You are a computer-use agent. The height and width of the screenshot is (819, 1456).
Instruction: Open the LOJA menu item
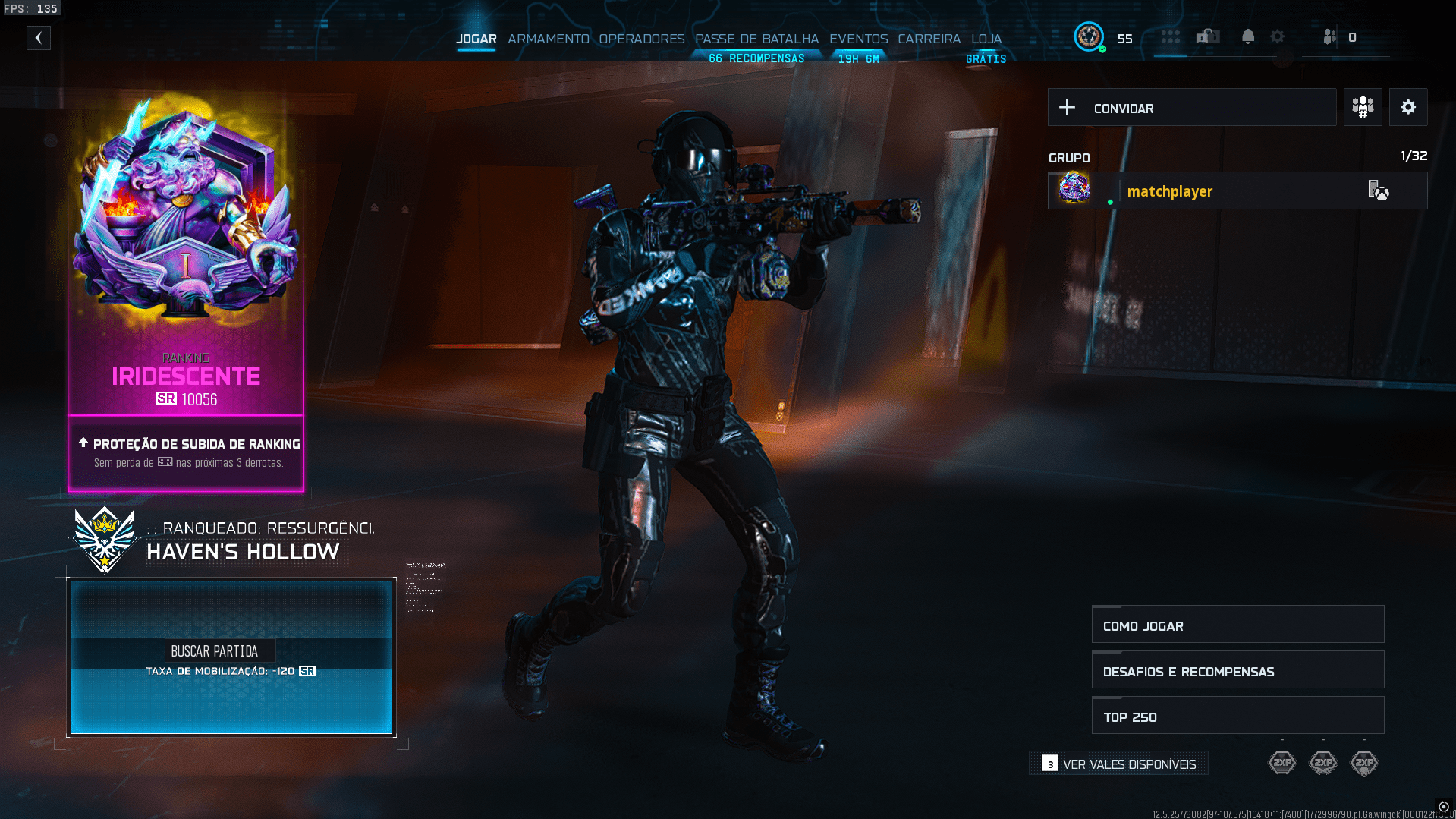point(985,39)
